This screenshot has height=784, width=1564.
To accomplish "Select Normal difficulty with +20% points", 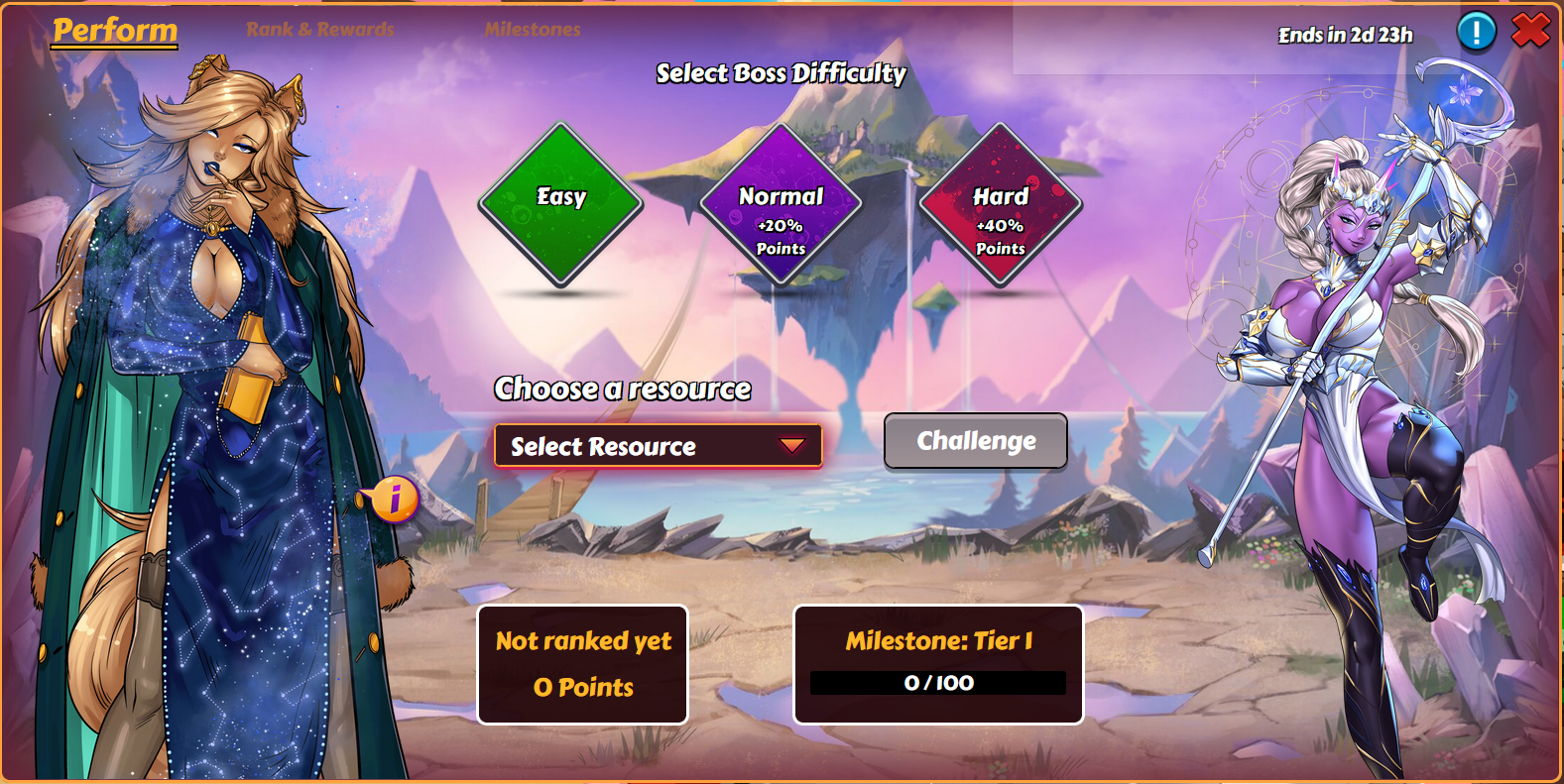I will (x=781, y=204).
